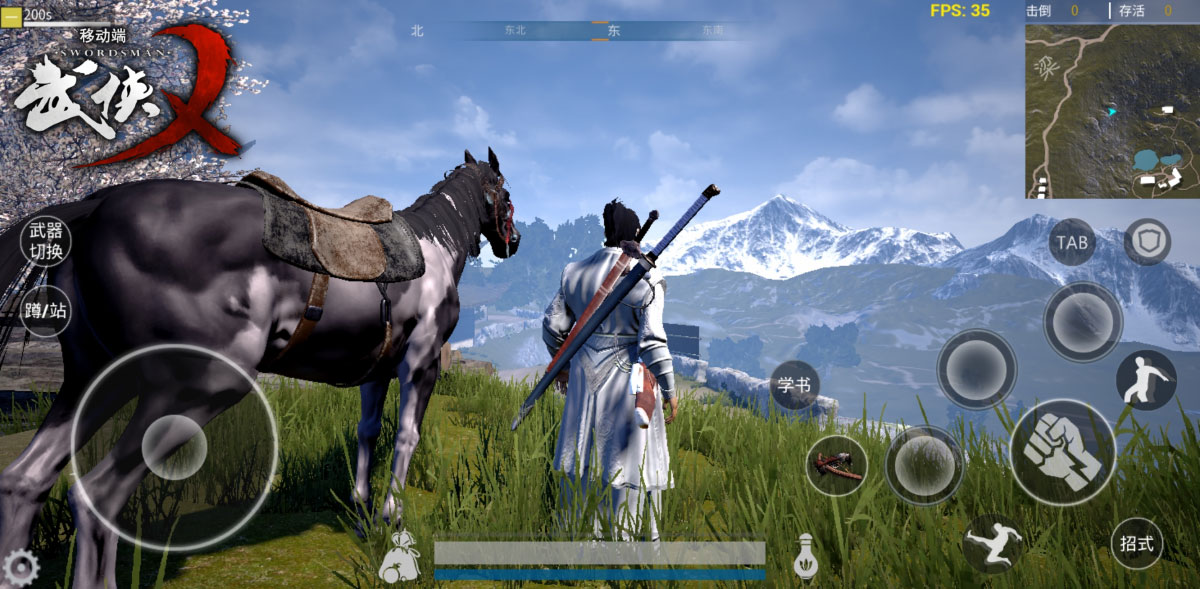This screenshot has height=589, width=1200.
Task: Open the terrain minimap
Action: pyautogui.click(x=1111, y=111)
